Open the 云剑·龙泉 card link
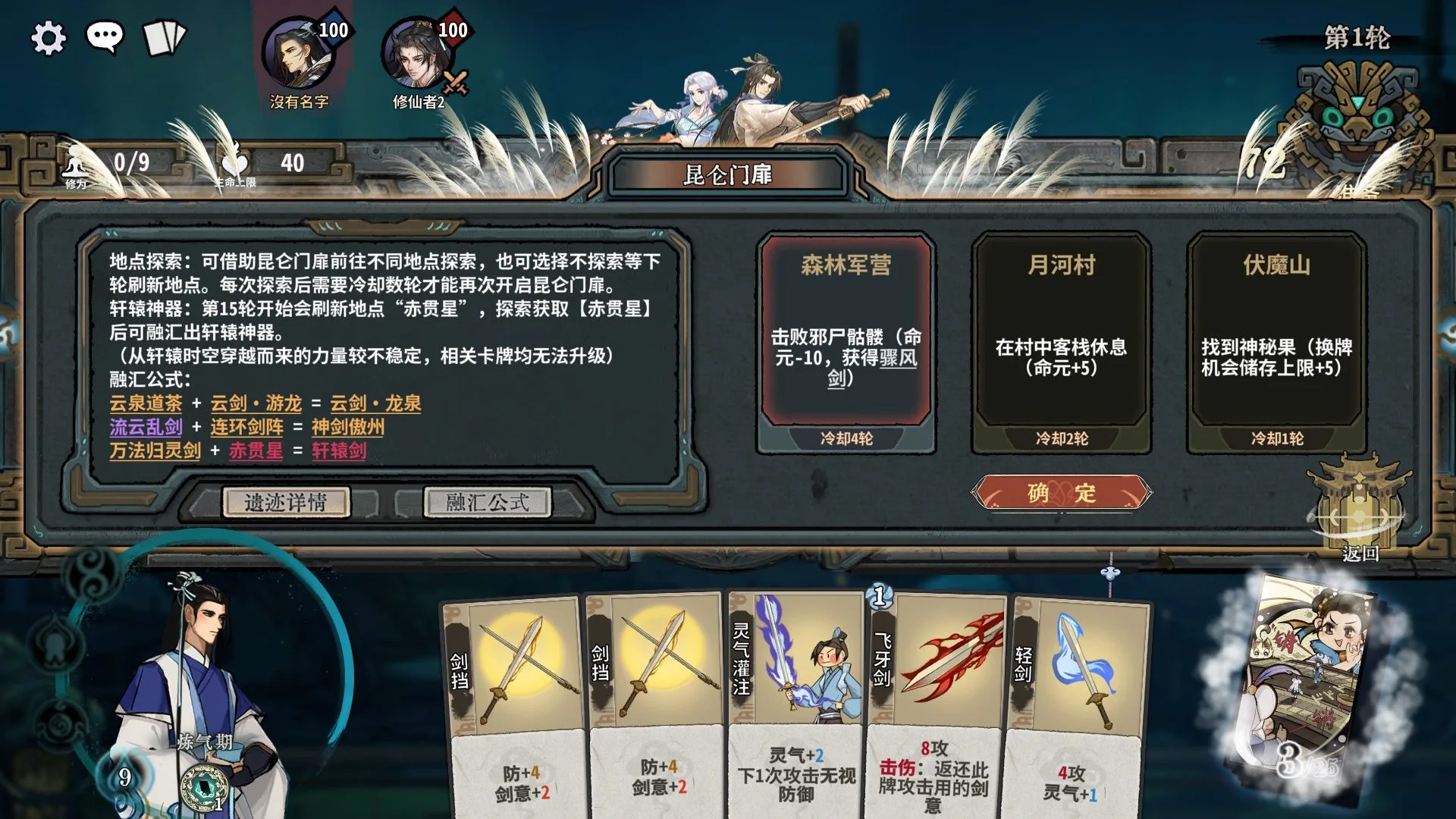1456x819 pixels. coord(375,403)
